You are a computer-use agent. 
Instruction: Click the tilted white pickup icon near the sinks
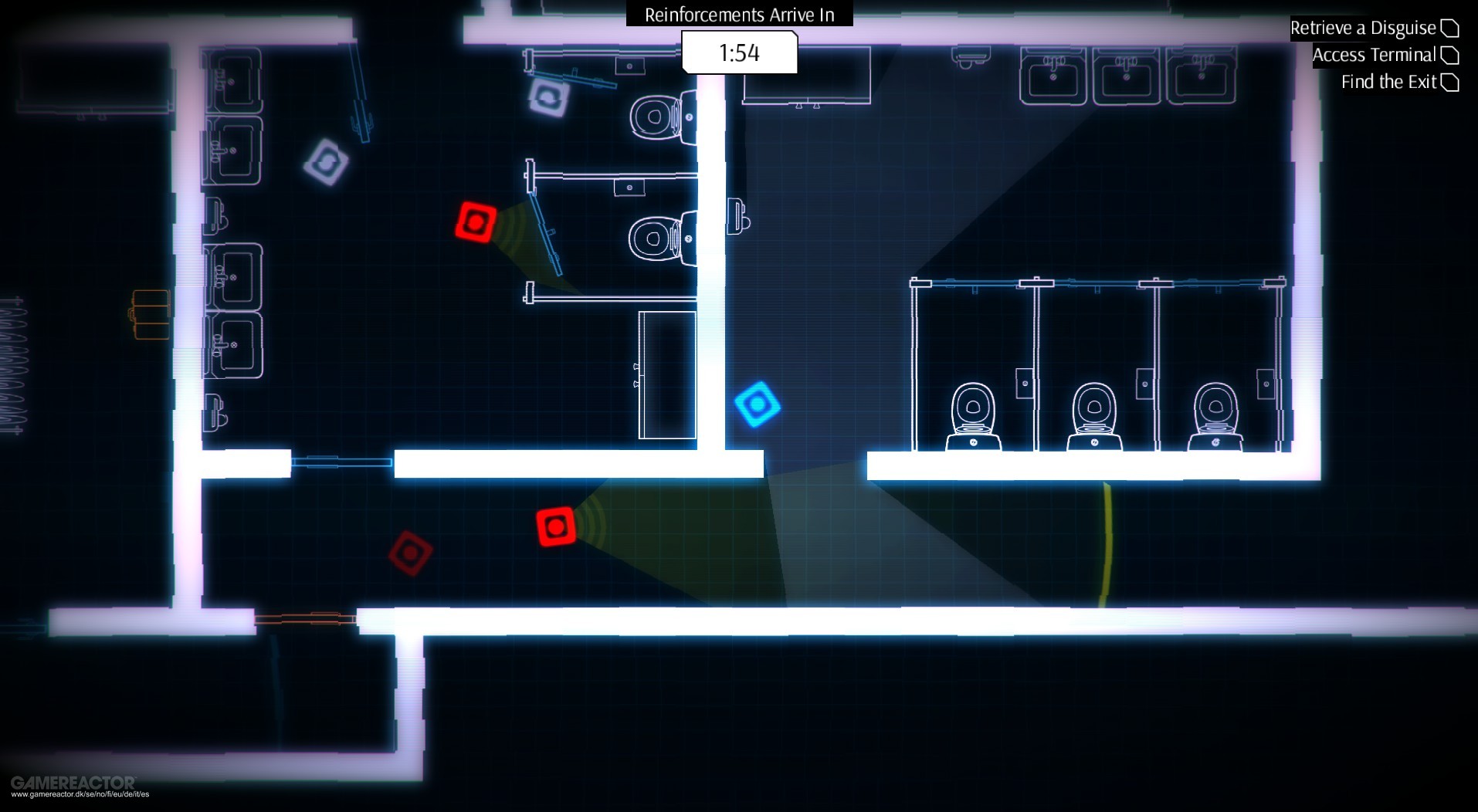(326, 163)
